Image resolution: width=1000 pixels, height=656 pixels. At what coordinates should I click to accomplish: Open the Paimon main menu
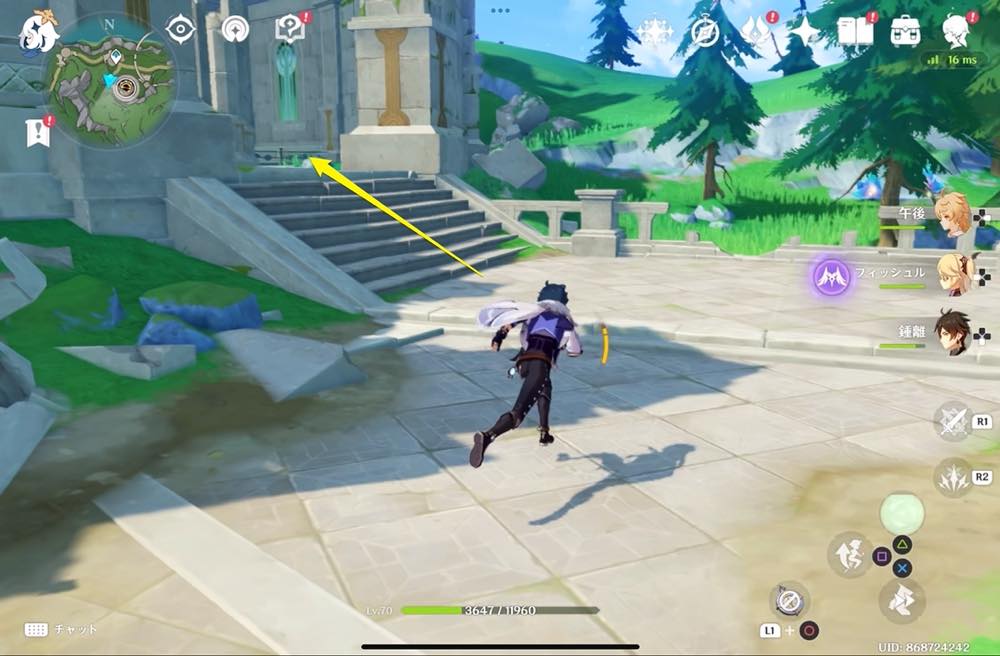click(37, 32)
